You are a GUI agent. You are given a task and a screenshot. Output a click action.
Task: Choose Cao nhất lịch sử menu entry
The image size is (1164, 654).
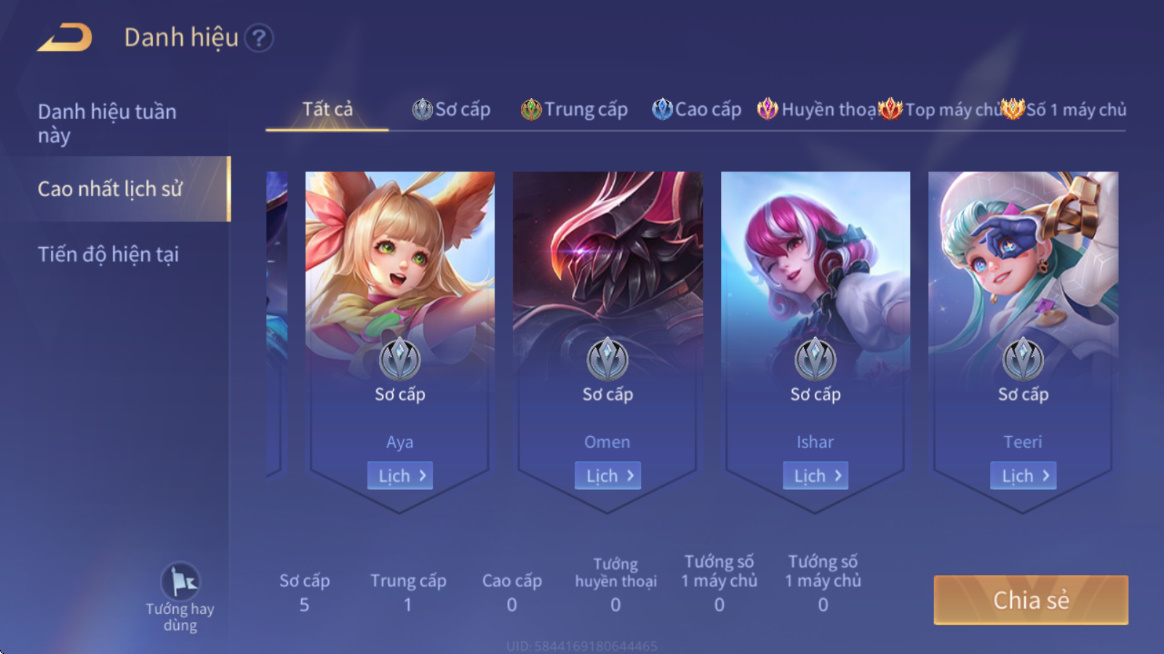(x=110, y=188)
